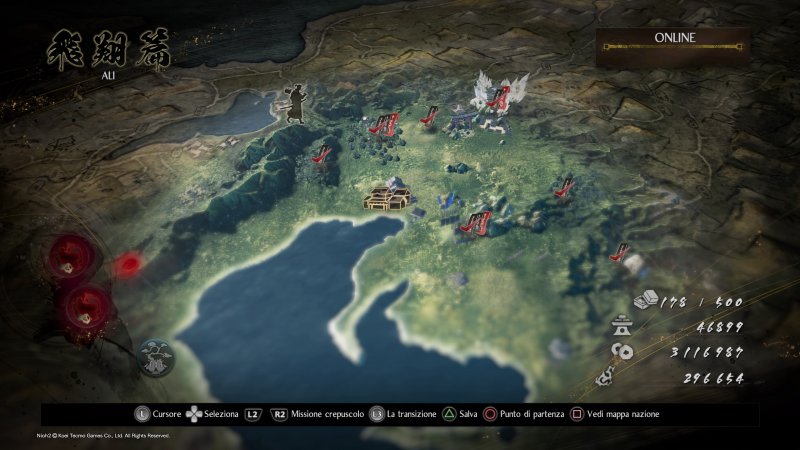The image size is (800, 450).
Task: Select the small glowing red orb marker
Action: click(x=128, y=265)
